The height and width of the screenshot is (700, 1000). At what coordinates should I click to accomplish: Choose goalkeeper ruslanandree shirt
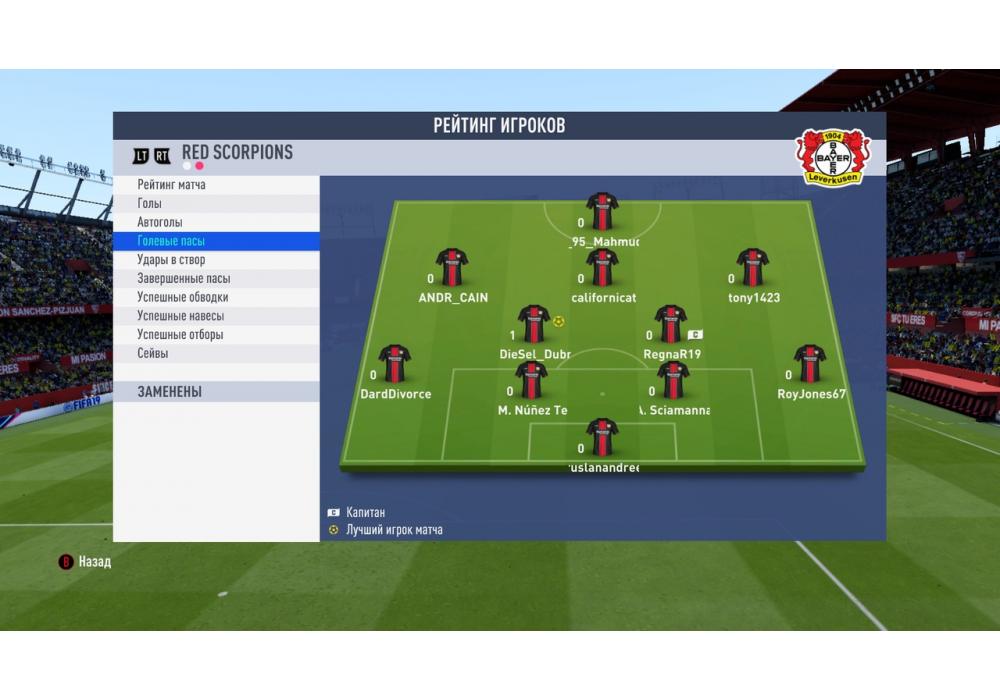pos(602,438)
